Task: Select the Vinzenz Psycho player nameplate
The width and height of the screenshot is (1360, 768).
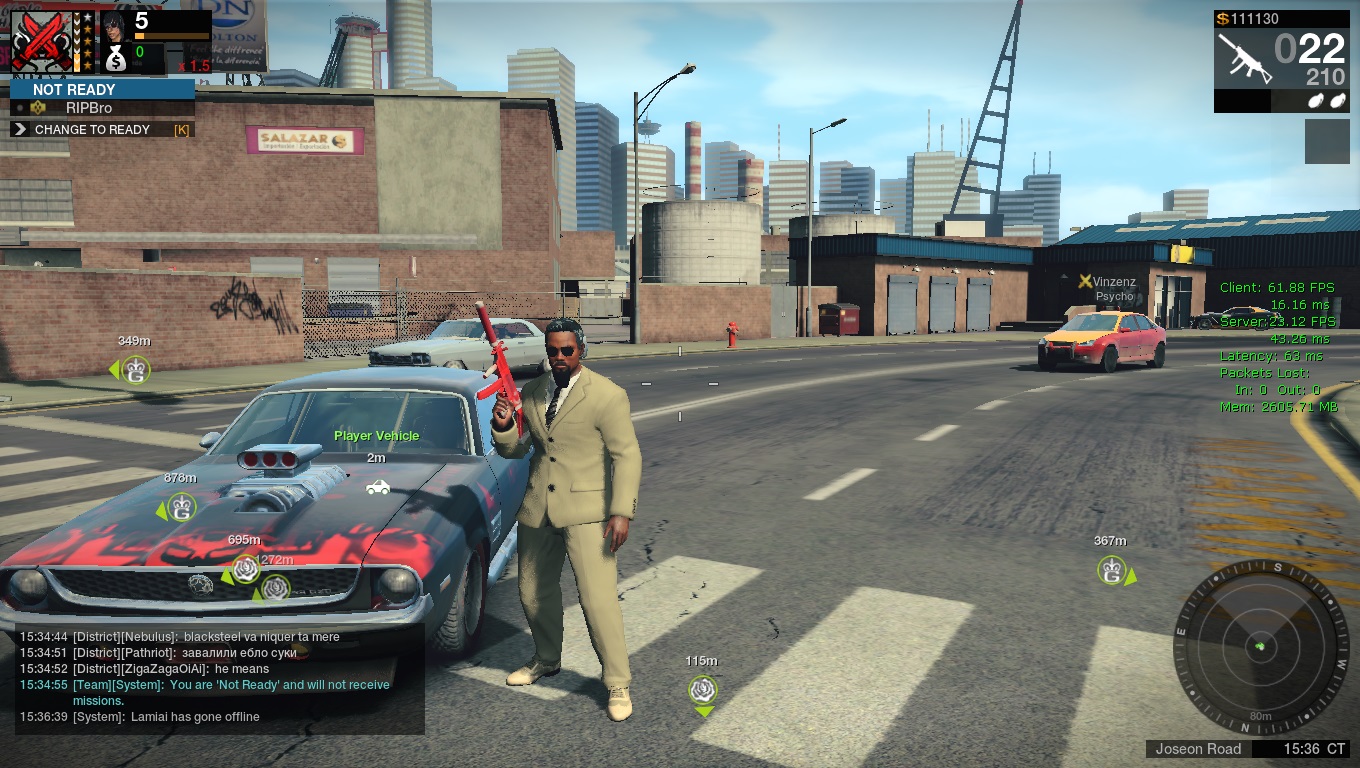Action: click(x=1108, y=289)
